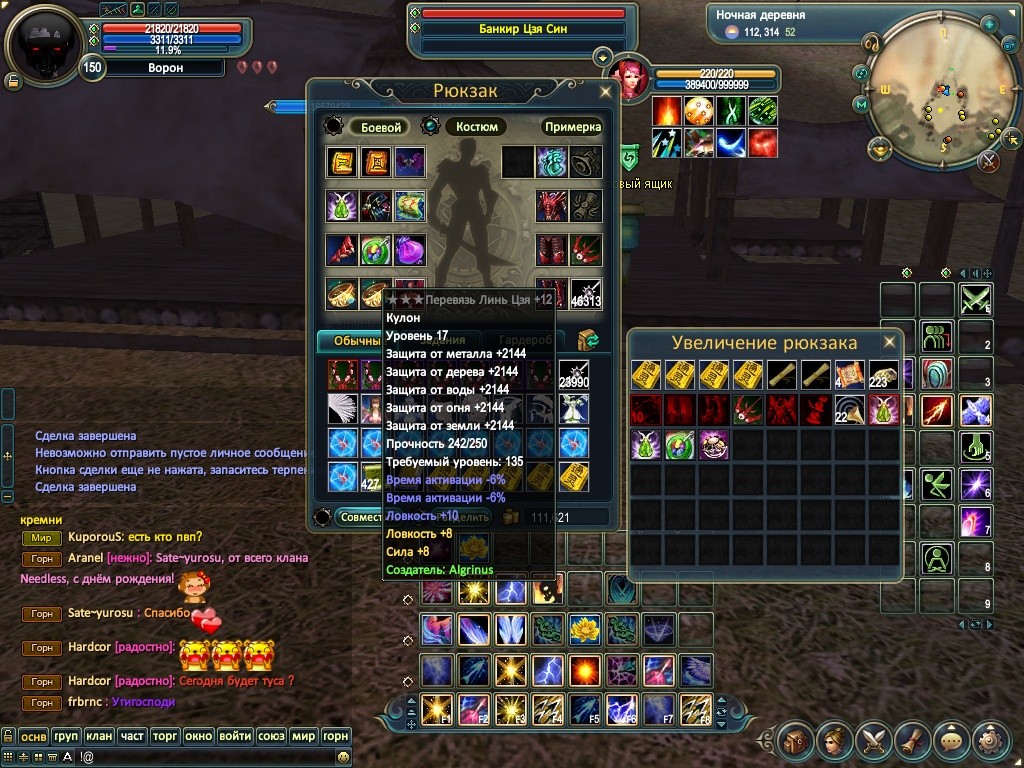
Task: Open the character portrait menu button
Action: click(x=835, y=741)
